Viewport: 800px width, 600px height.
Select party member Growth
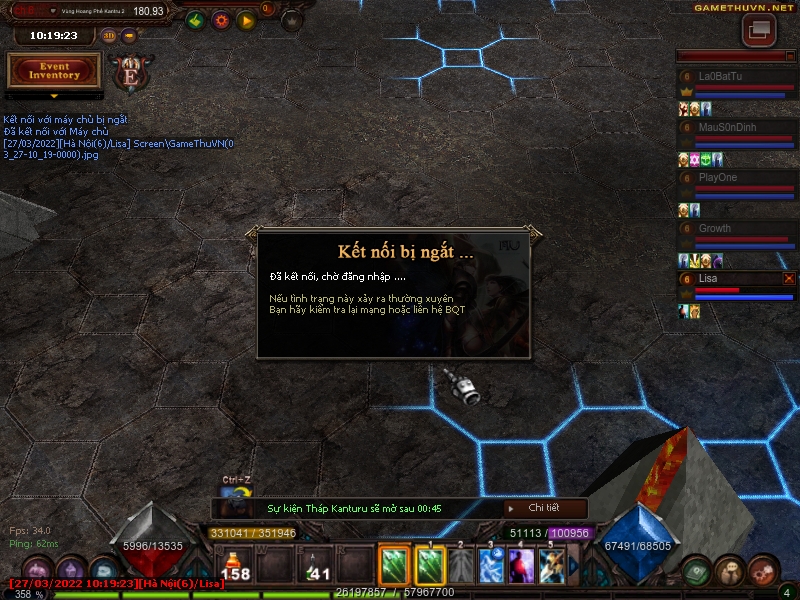[734, 228]
